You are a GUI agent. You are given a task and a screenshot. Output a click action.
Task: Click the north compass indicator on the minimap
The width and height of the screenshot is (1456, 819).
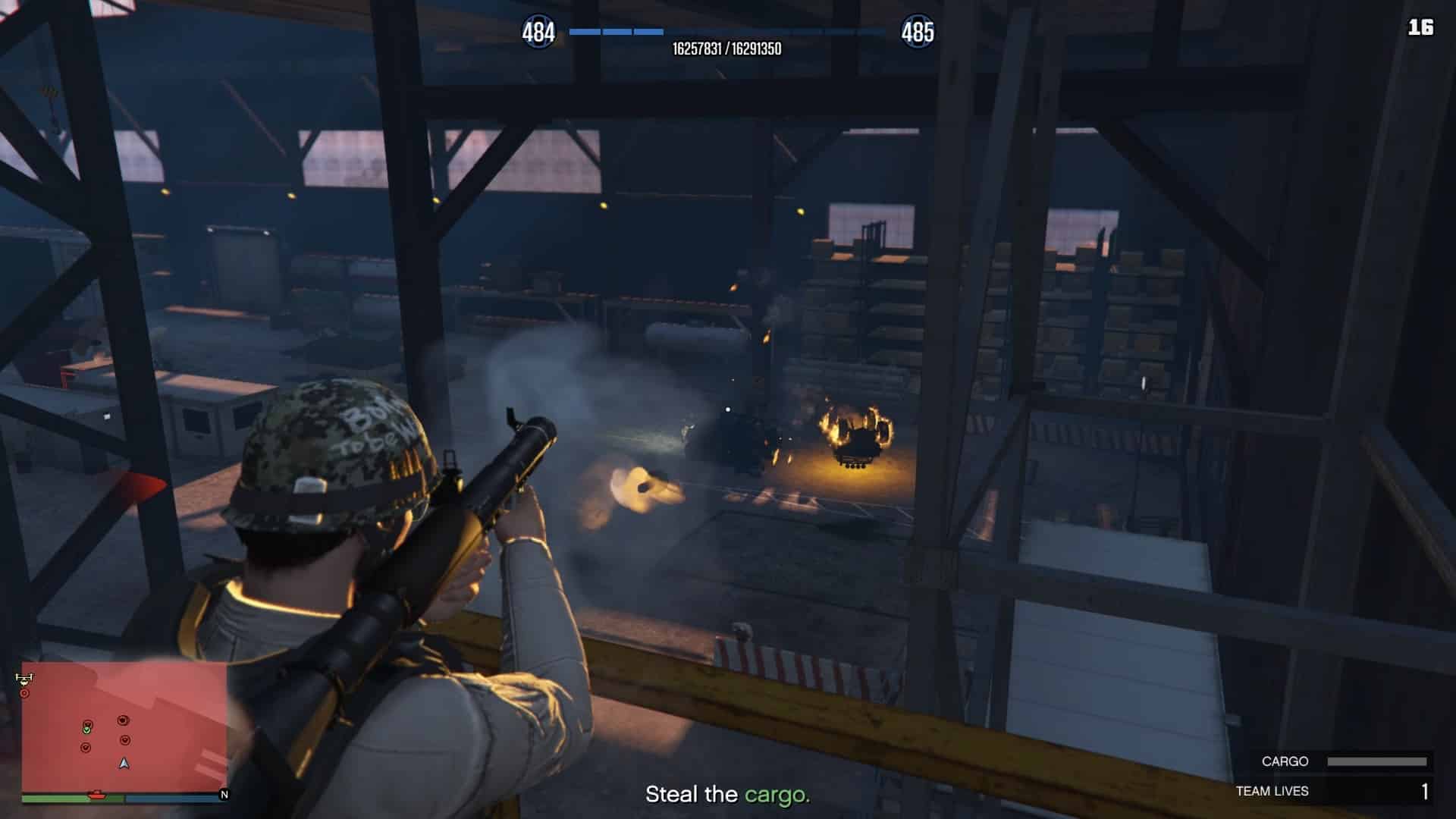pos(224,795)
